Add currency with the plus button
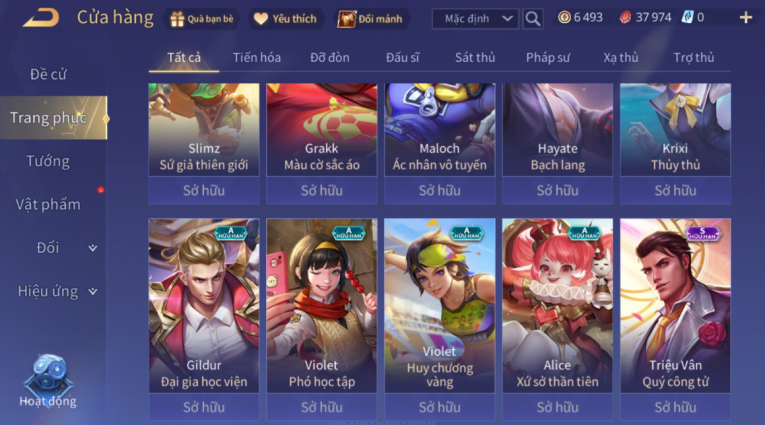The width and height of the screenshot is (765, 425). (745, 18)
